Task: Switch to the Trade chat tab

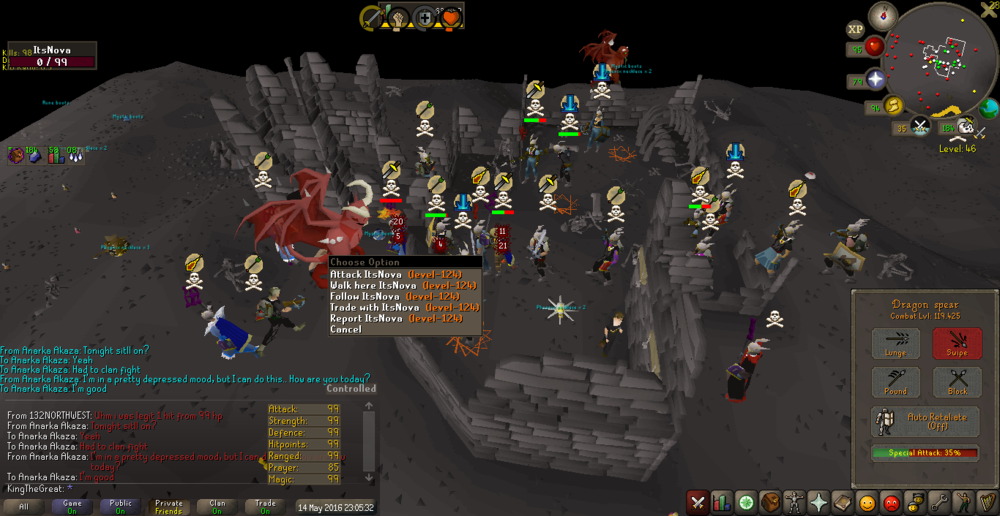Action: 265,507
